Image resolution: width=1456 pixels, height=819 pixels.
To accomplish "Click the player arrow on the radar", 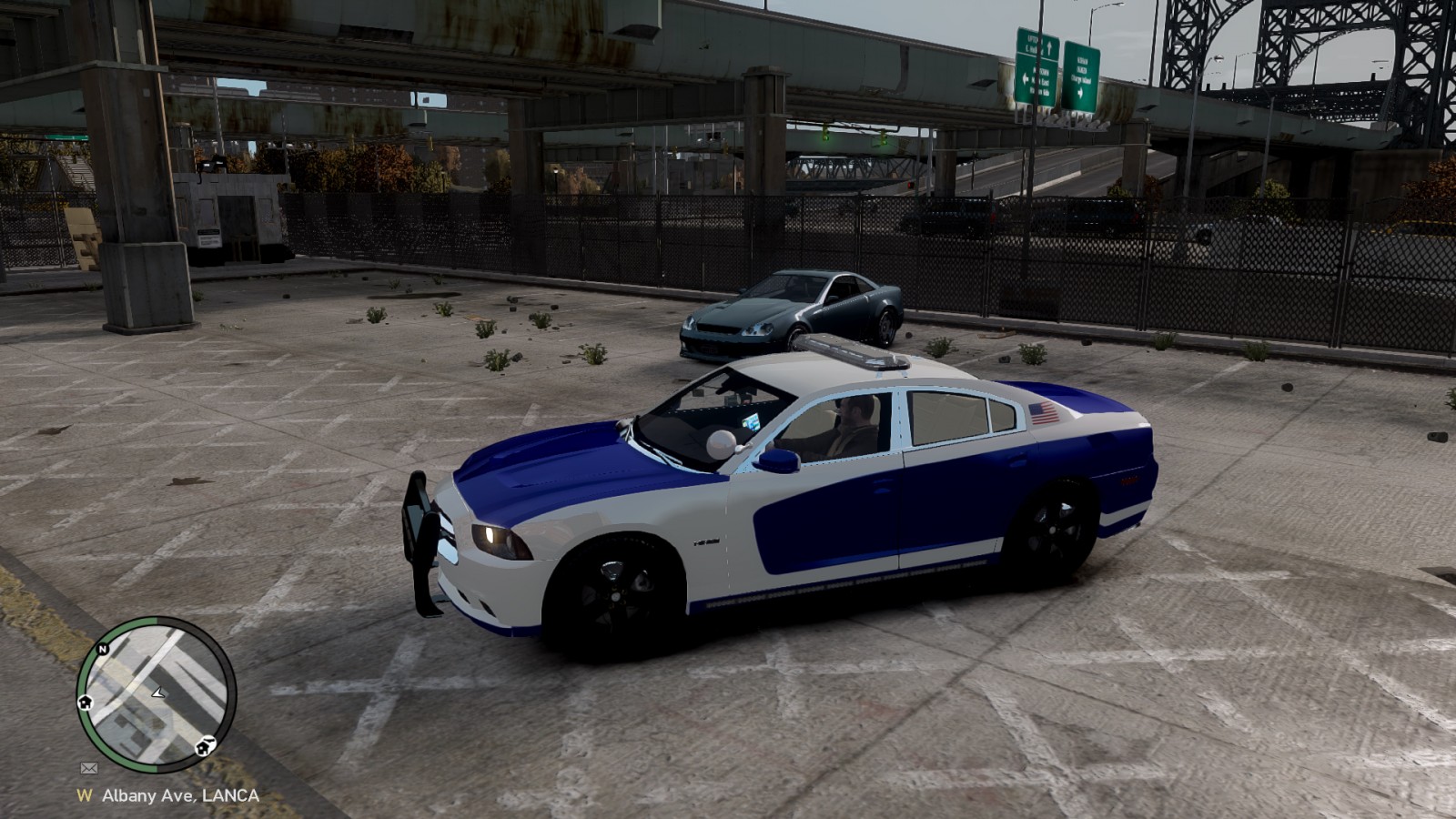I will (x=158, y=693).
